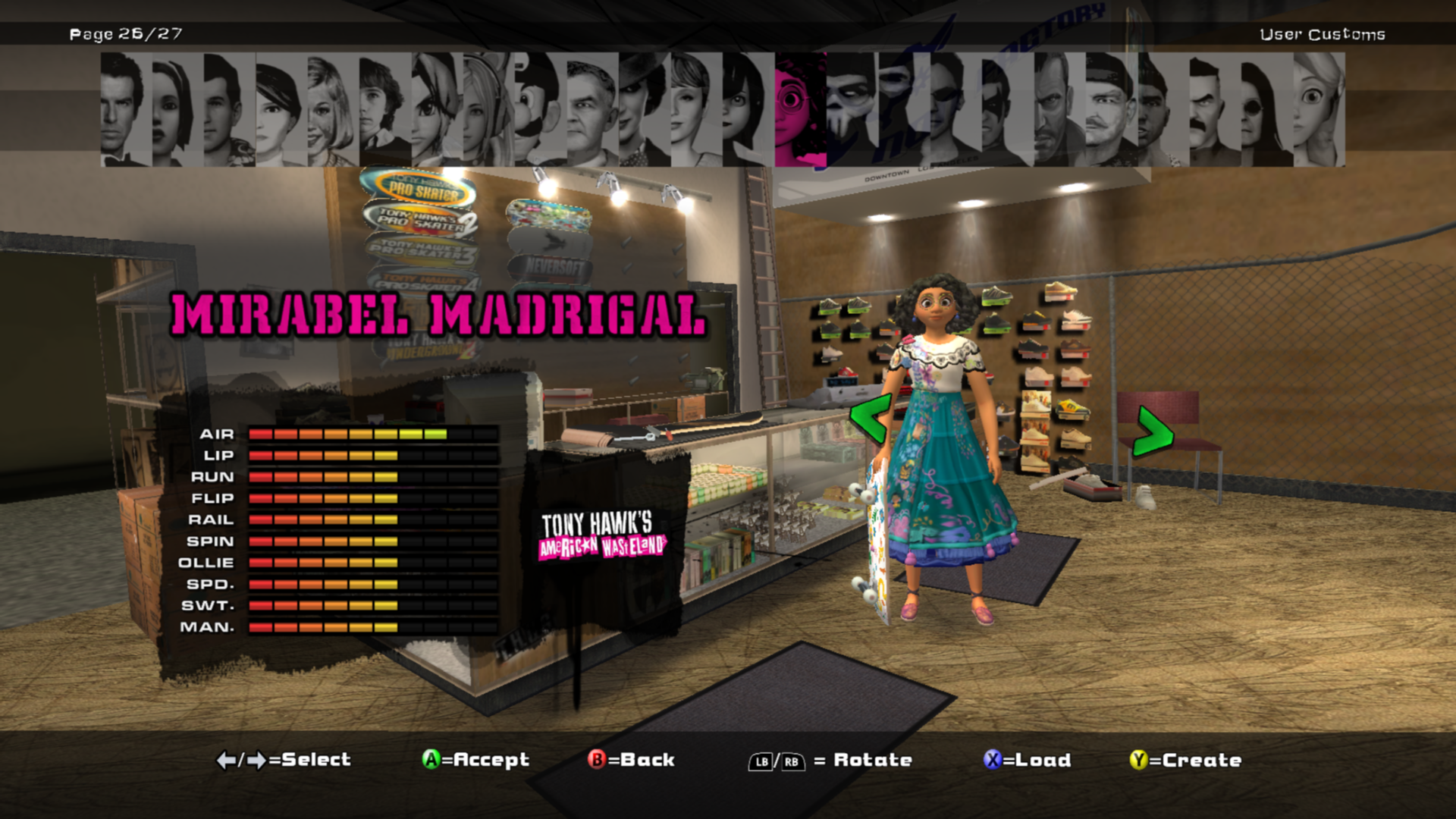
Task: Go back from skater select
Action: pyautogui.click(x=632, y=760)
